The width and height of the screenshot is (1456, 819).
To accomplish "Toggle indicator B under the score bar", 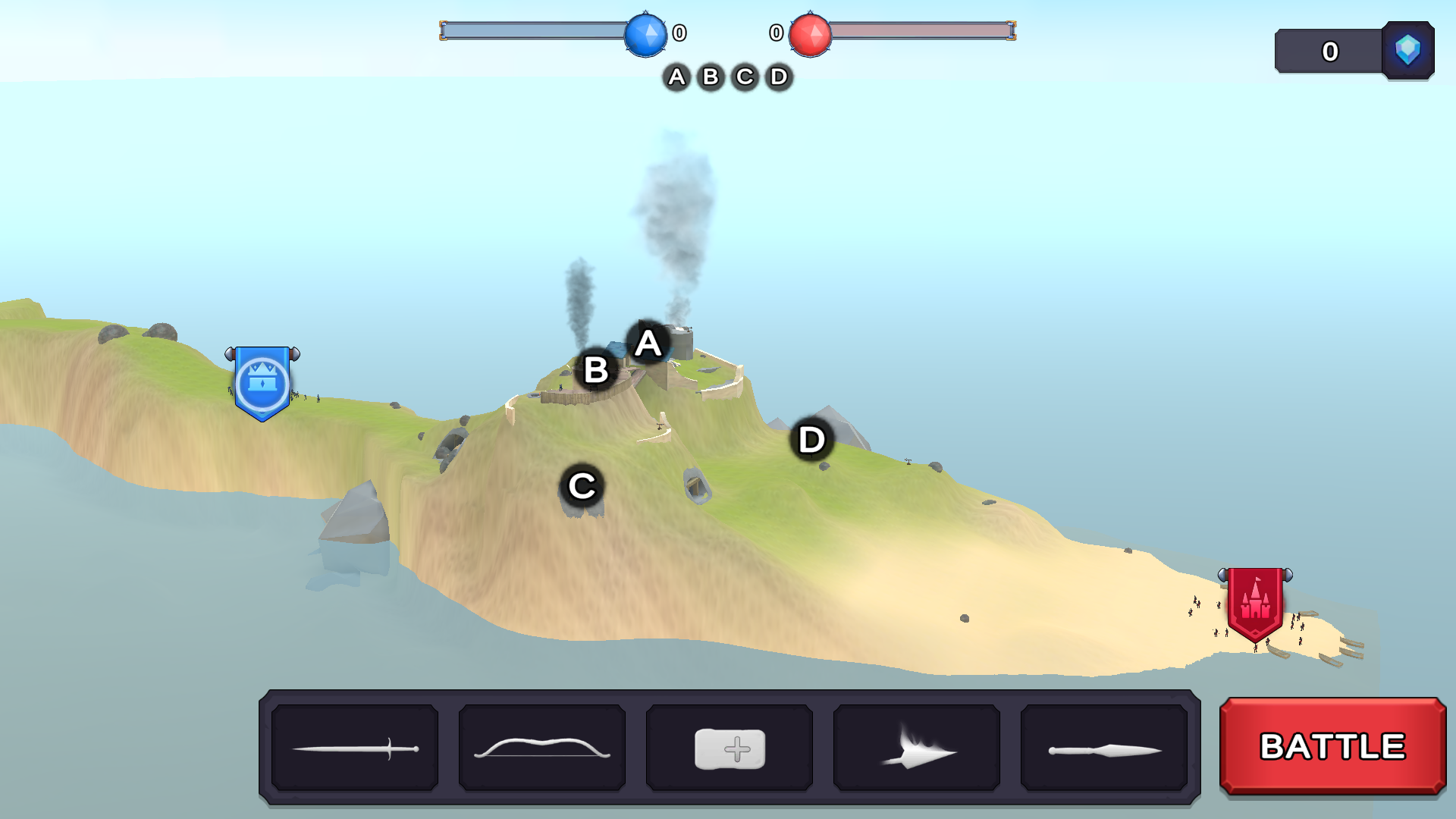I will [711, 77].
